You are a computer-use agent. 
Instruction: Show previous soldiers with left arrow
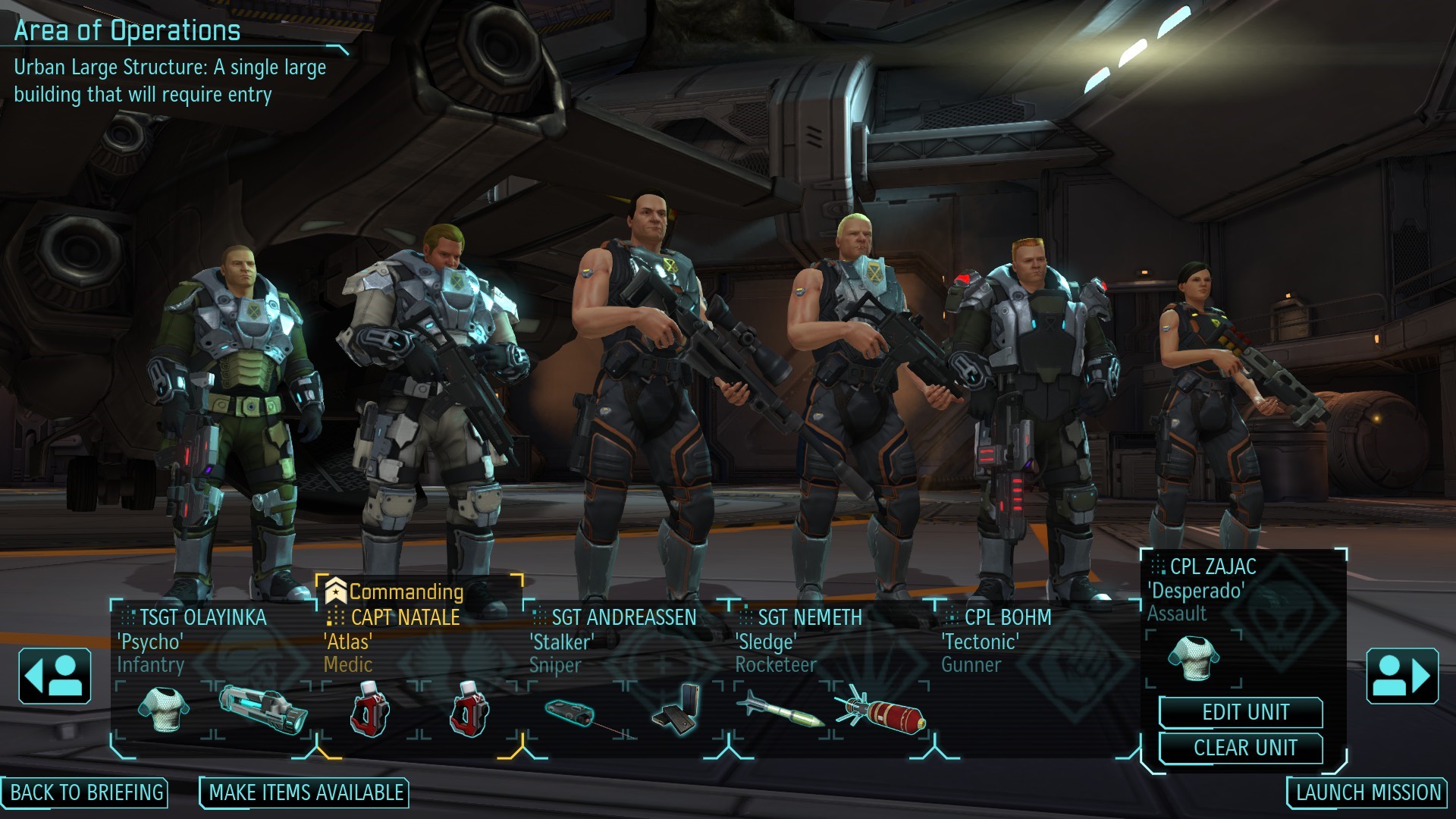tap(55, 676)
